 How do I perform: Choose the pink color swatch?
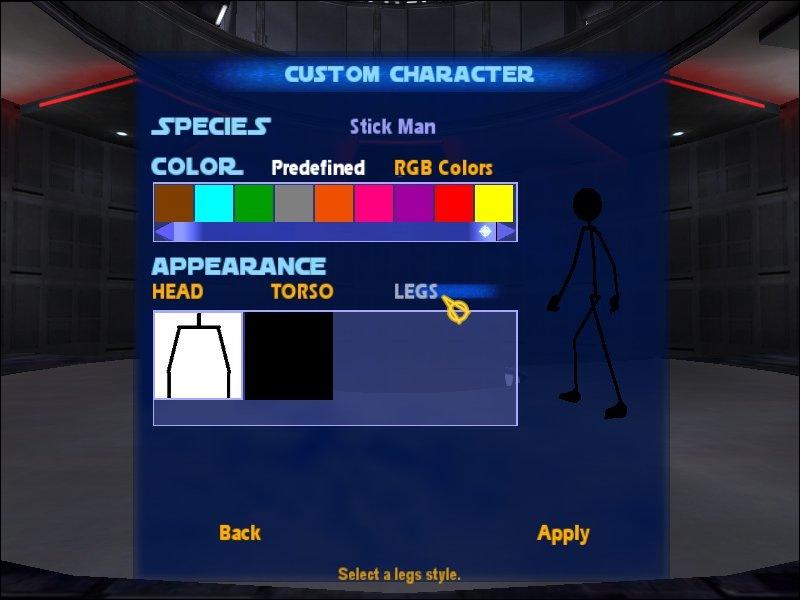374,203
